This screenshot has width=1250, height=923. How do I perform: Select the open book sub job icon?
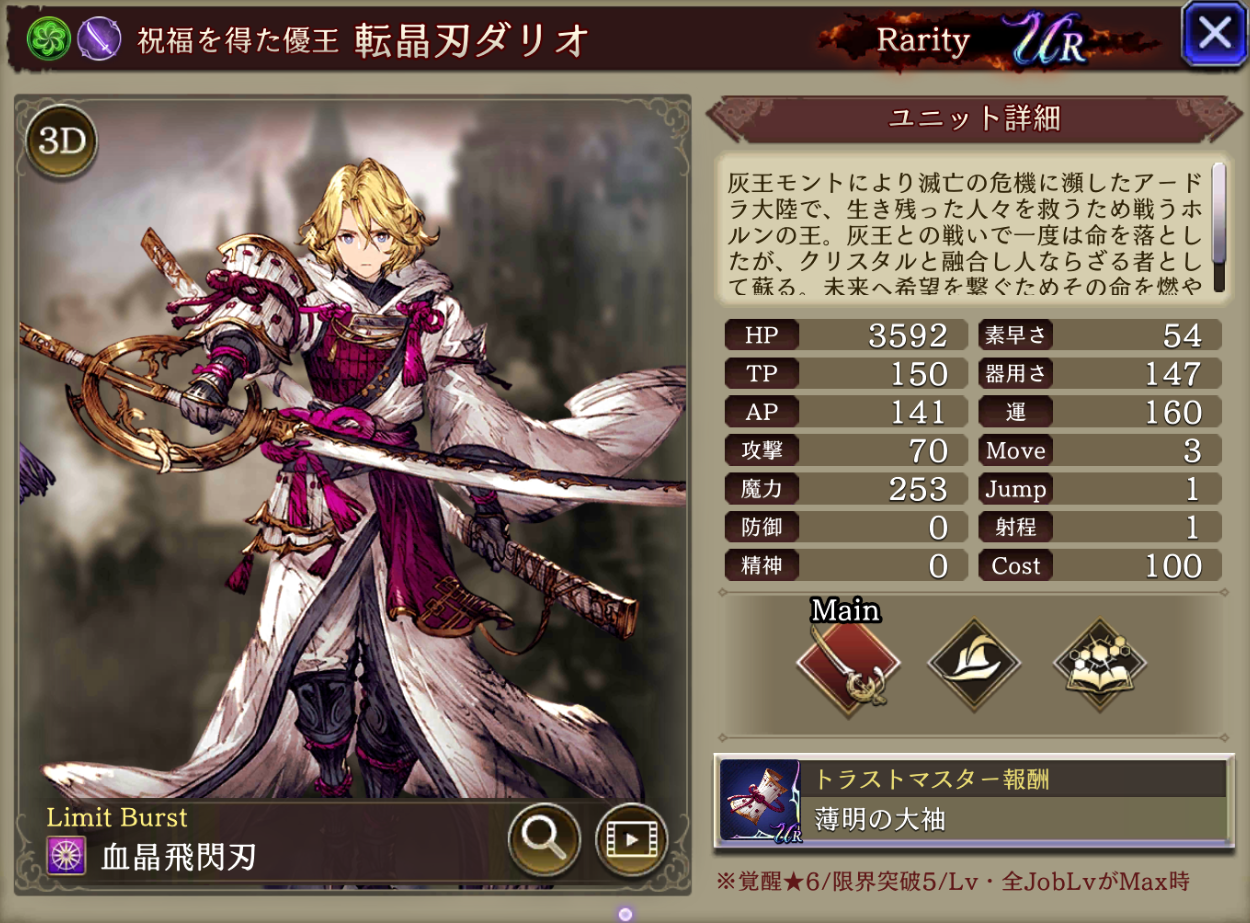[x=1099, y=664]
